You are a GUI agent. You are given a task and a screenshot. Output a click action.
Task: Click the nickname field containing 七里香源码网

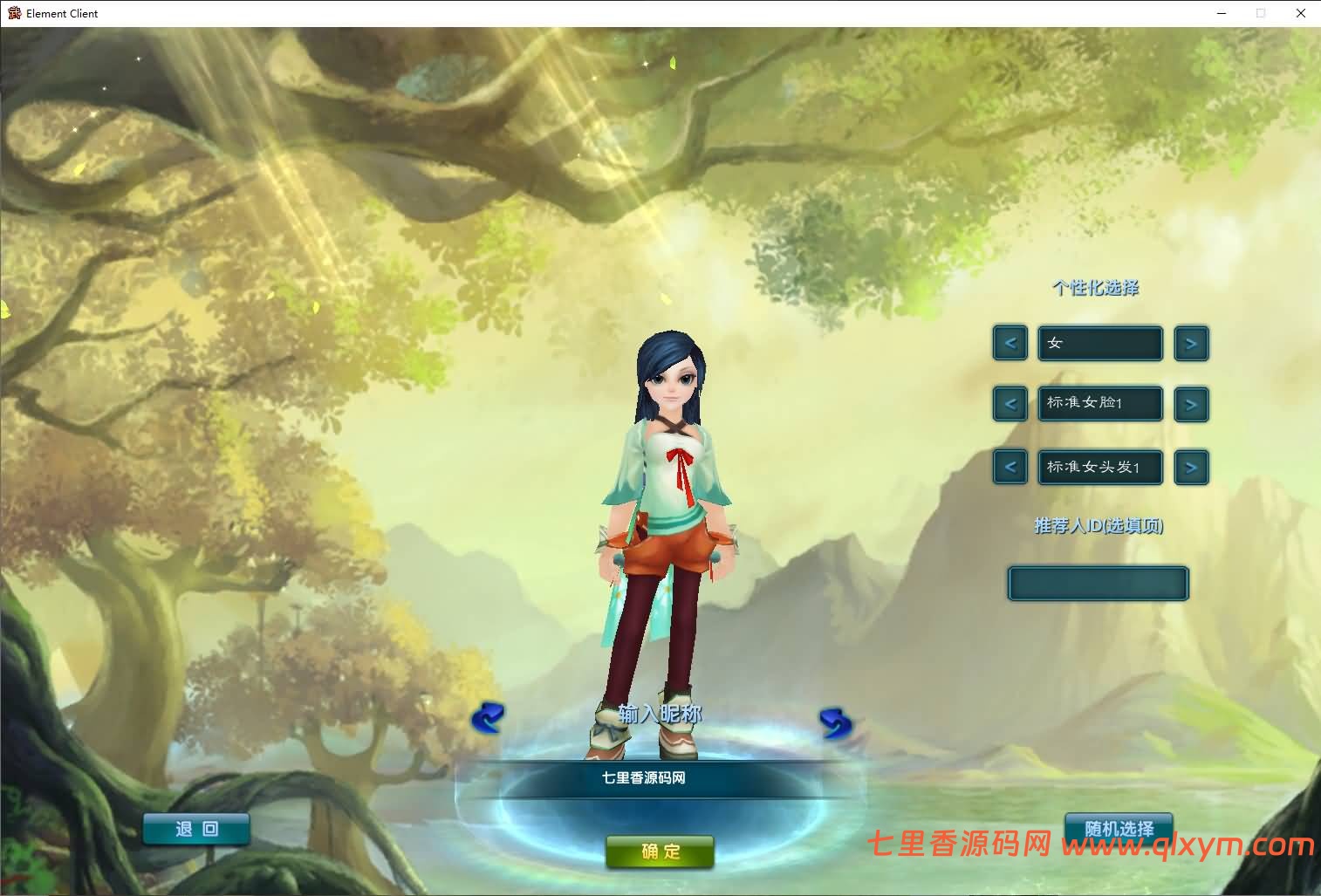click(660, 777)
